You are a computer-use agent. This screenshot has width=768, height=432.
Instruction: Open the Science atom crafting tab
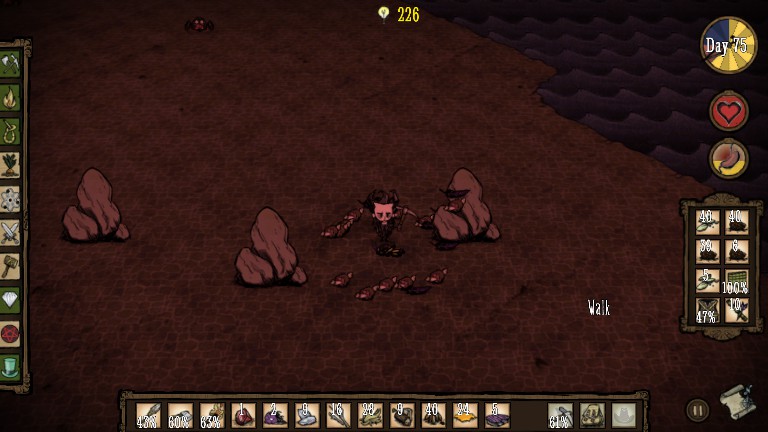click(x=11, y=199)
